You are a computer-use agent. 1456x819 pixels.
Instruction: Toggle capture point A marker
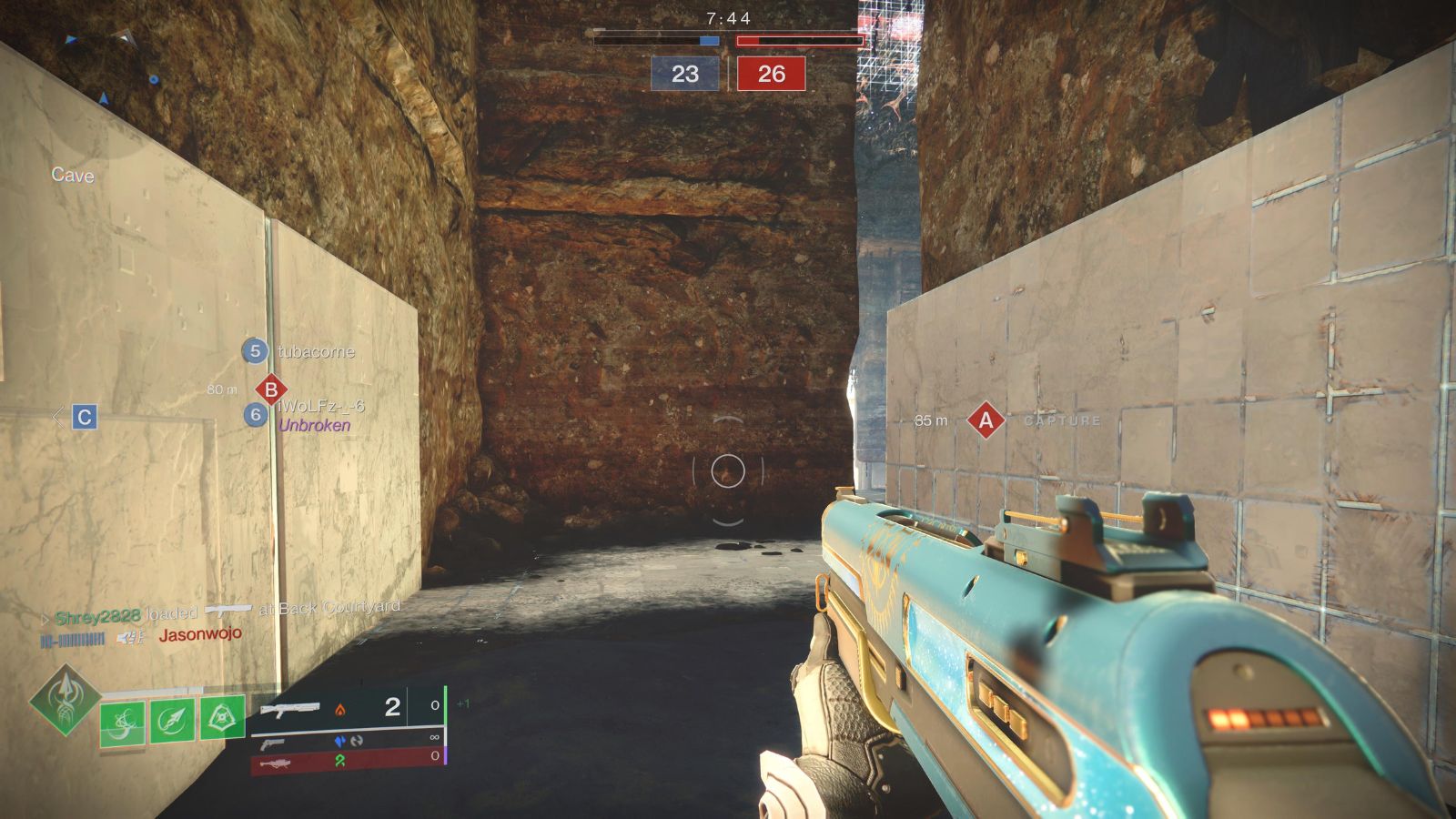985,420
